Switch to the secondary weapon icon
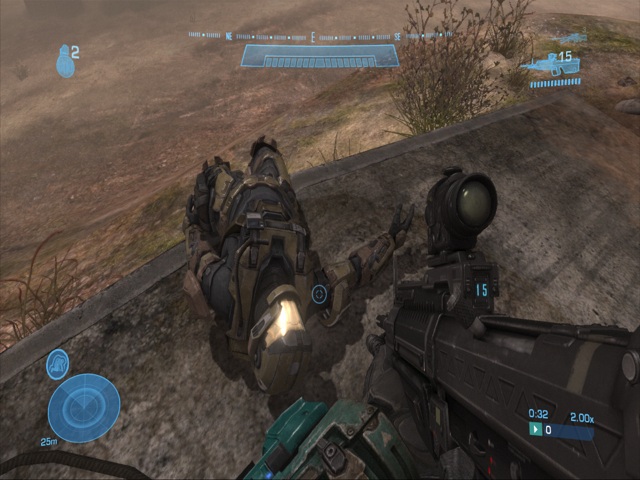Viewport: 640px width, 480px height. point(570,39)
